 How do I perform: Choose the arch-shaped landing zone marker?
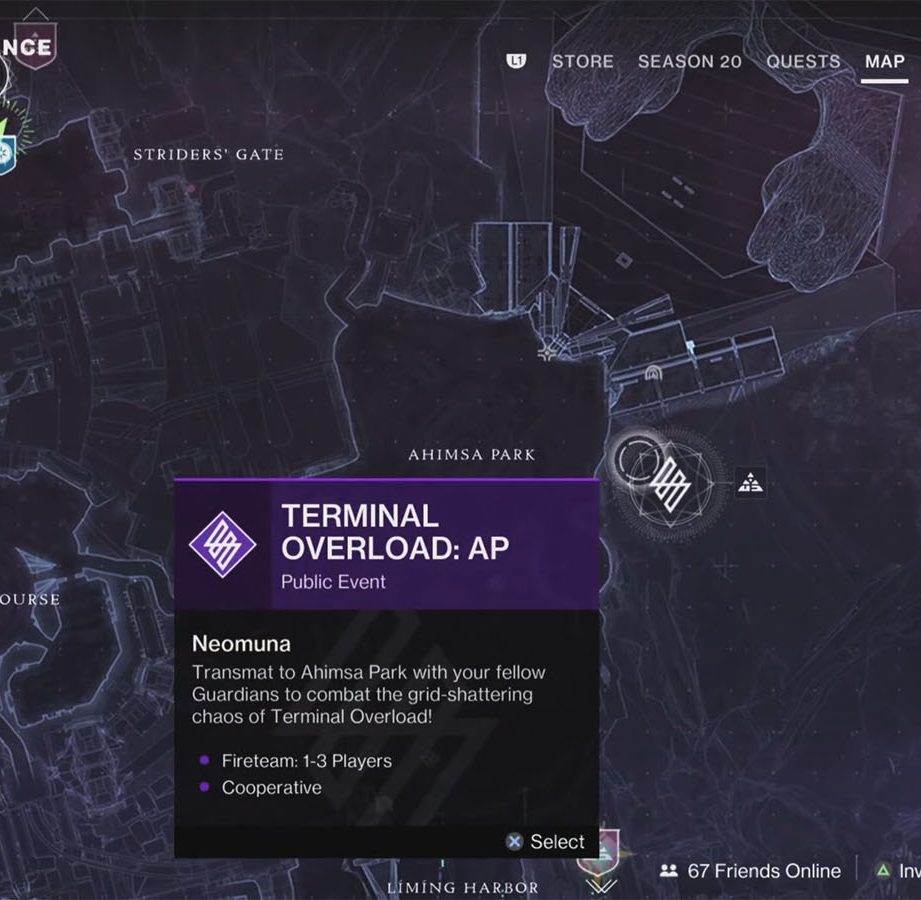coord(653,373)
